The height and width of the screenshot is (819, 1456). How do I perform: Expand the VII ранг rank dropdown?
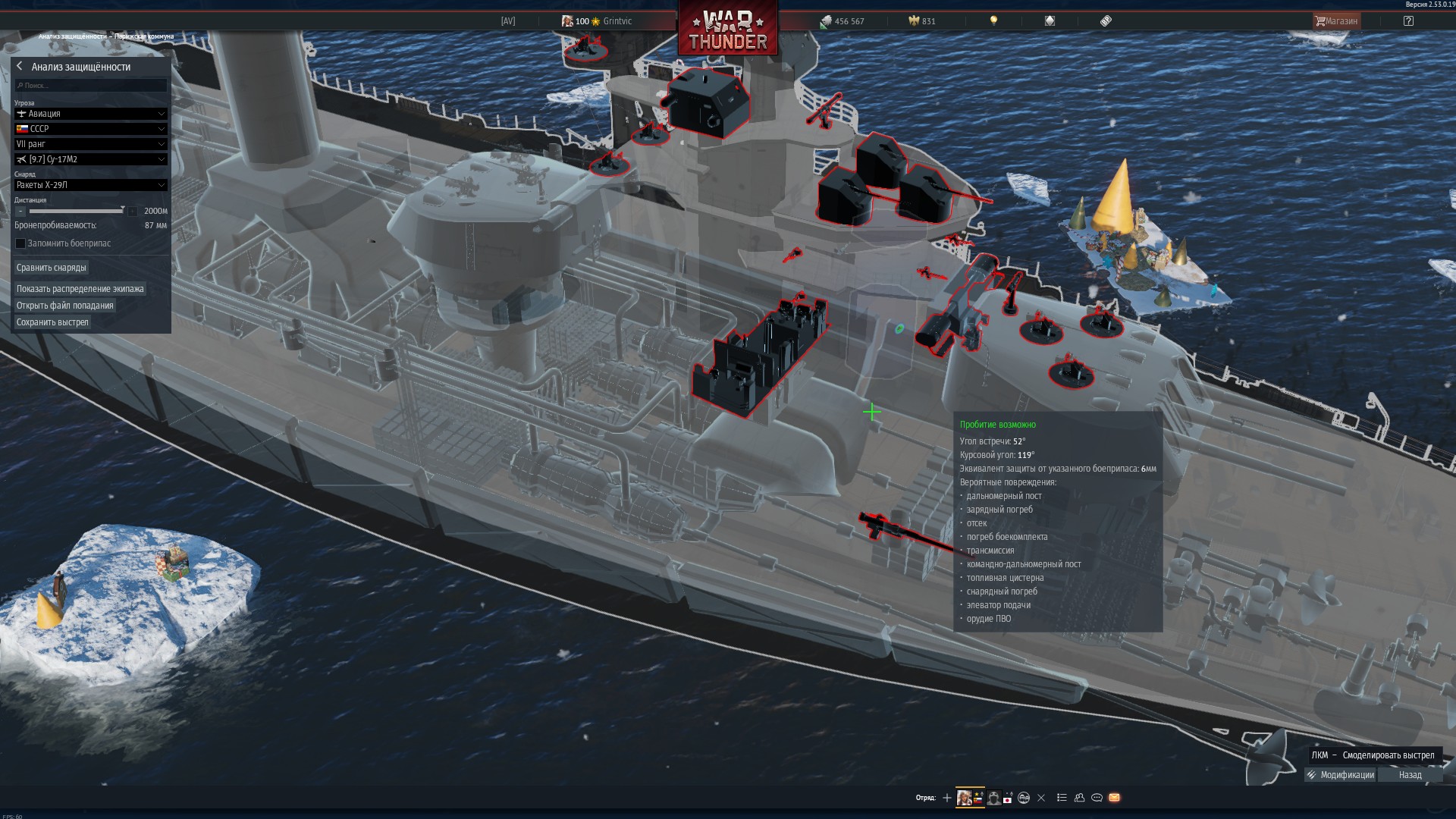point(90,144)
